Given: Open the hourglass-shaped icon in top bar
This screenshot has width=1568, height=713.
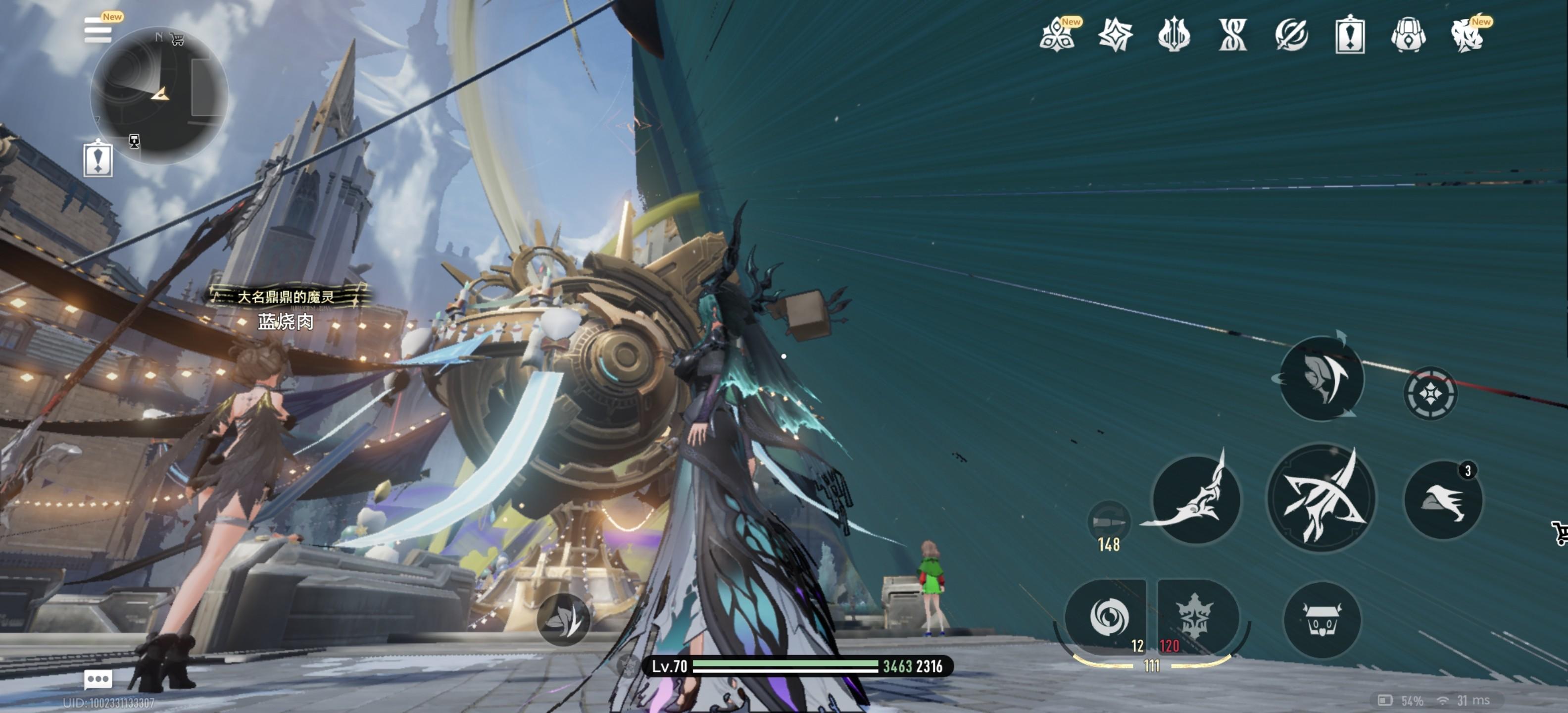Looking at the screenshot, I should click(x=1232, y=35).
